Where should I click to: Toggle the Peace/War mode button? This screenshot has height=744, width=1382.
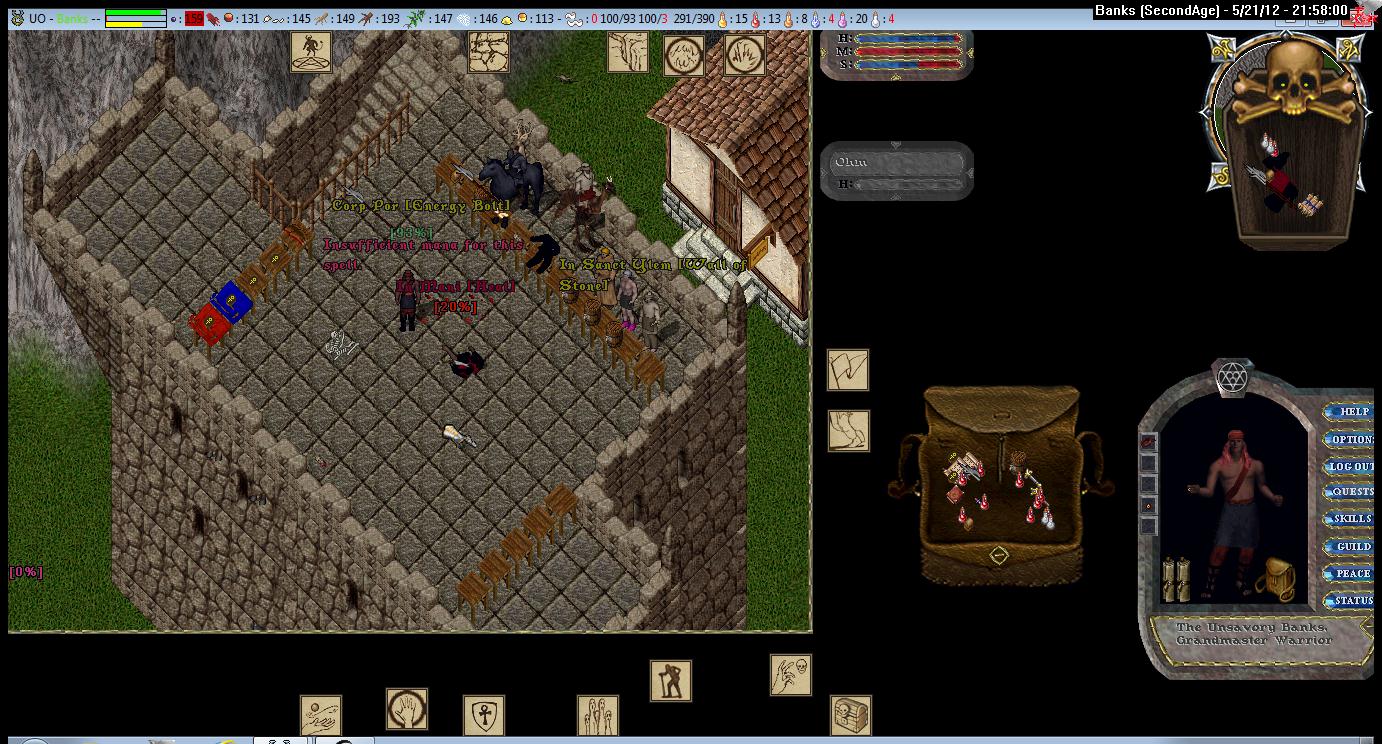click(1352, 574)
